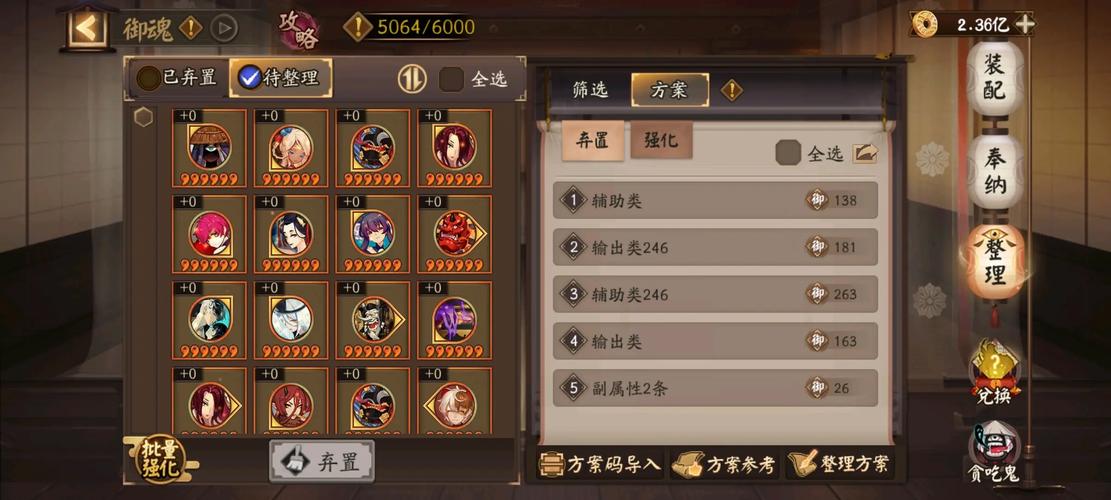Switch to the 方案 scheme tab

669,90
